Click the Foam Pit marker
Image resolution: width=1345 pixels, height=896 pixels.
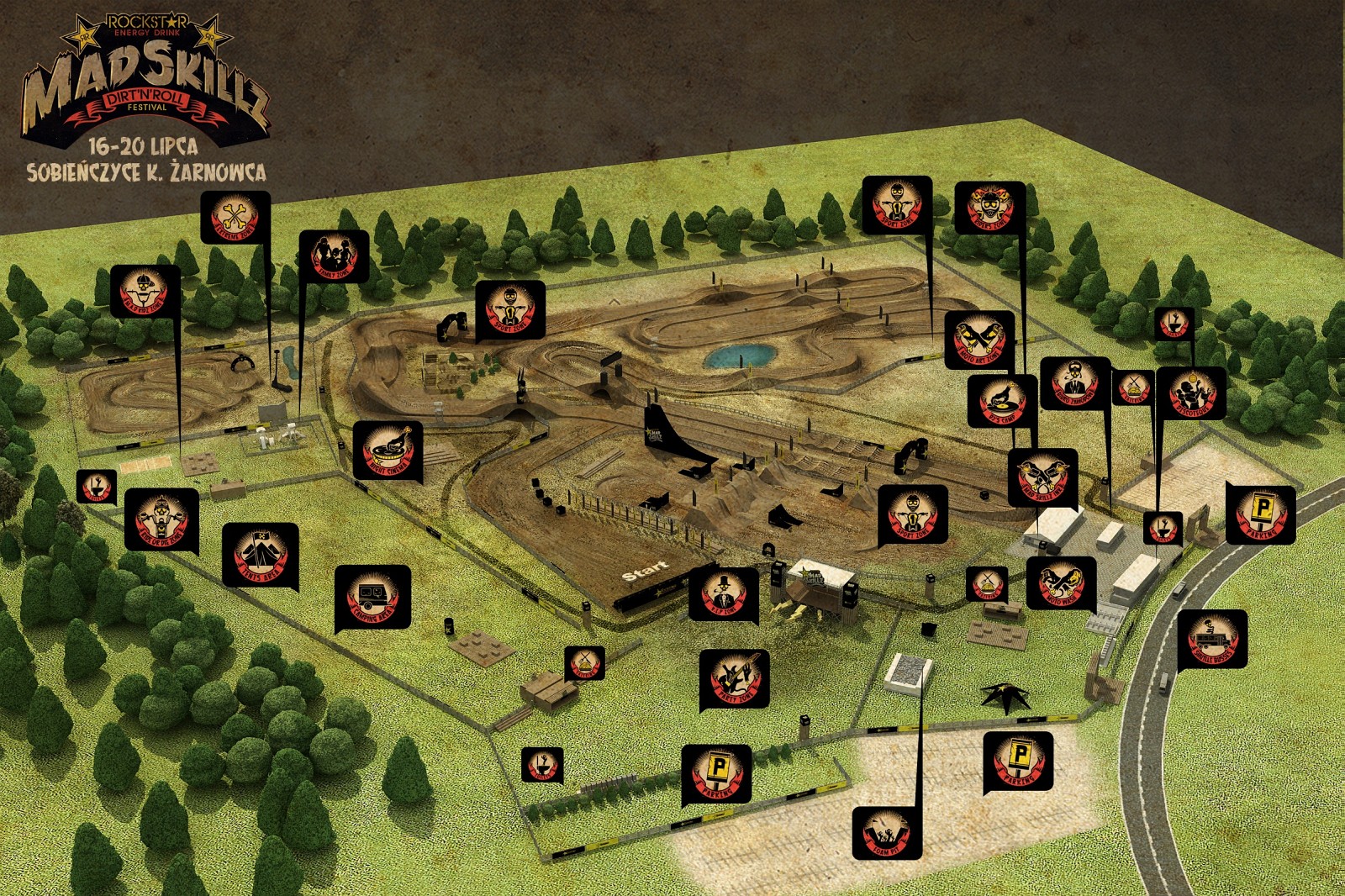[x=887, y=832]
